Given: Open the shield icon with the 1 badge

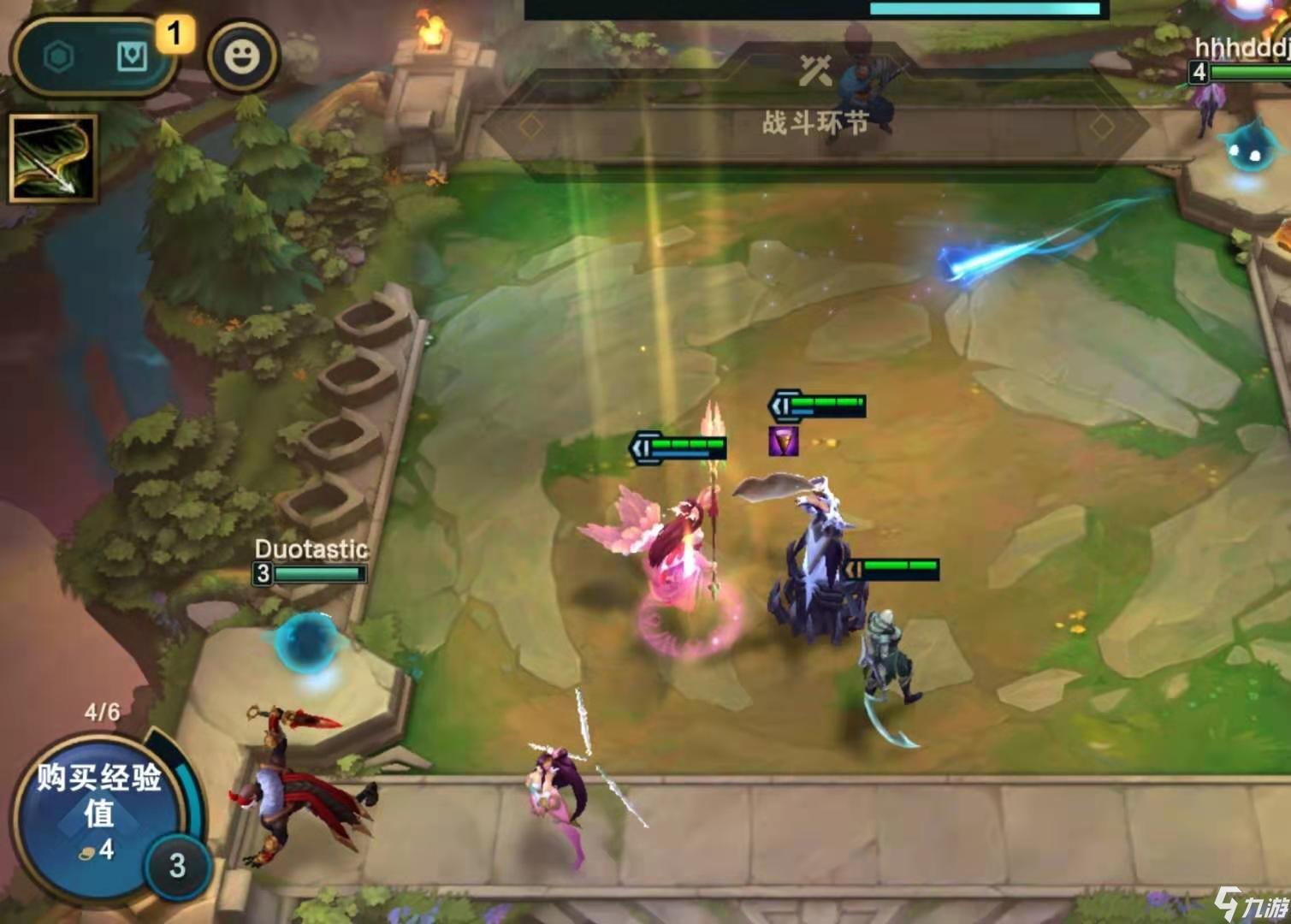Looking at the screenshot, I should click(x=132, y=57).
